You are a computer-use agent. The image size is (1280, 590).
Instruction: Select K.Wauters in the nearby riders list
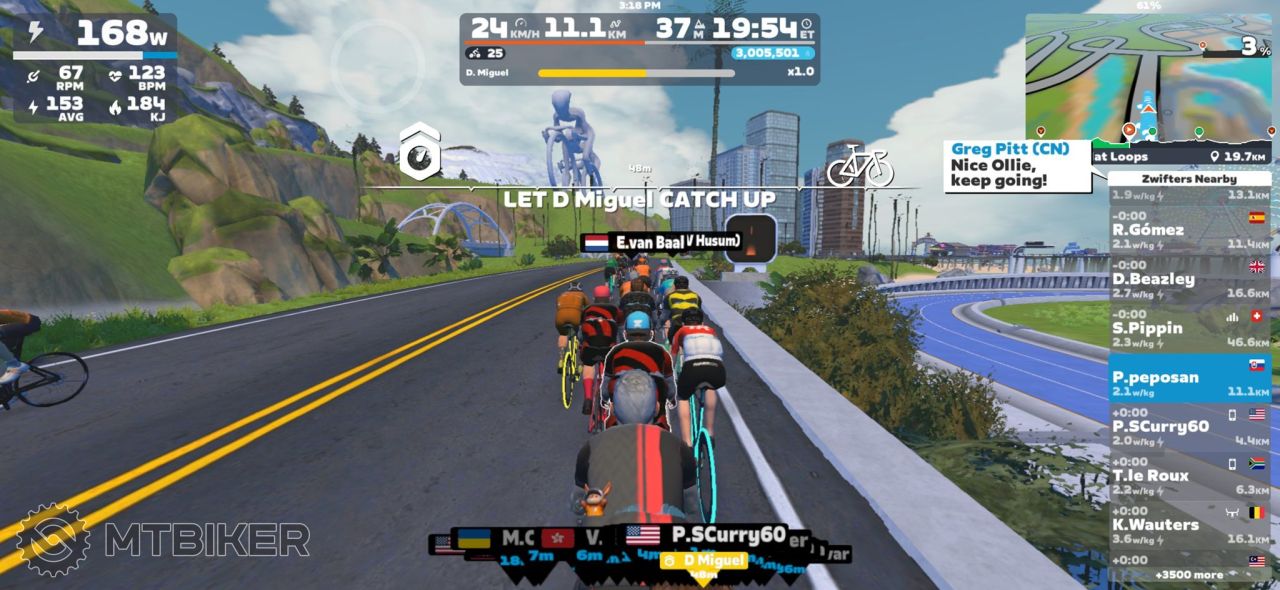pos(1189,524)
